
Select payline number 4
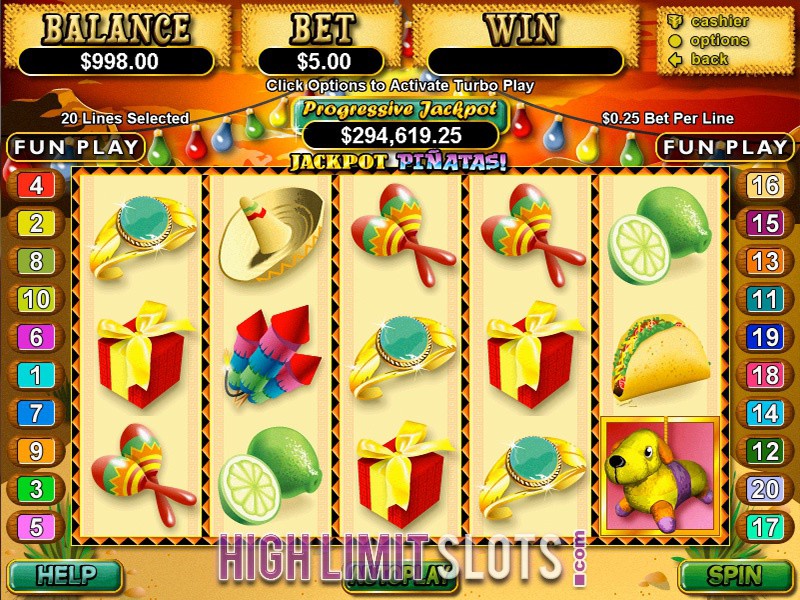coord(36,185)
